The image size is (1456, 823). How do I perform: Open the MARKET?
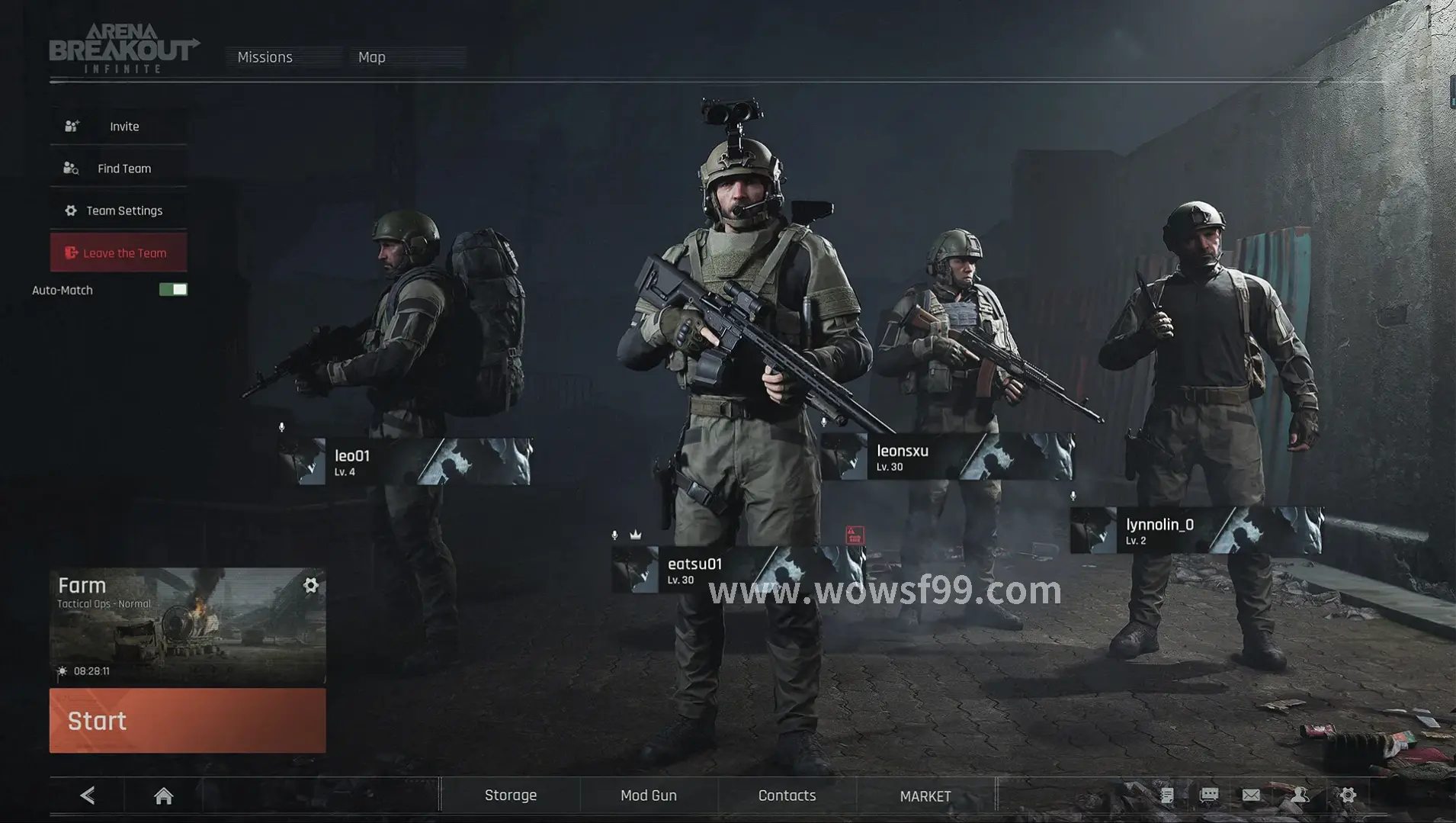point(925,796)
